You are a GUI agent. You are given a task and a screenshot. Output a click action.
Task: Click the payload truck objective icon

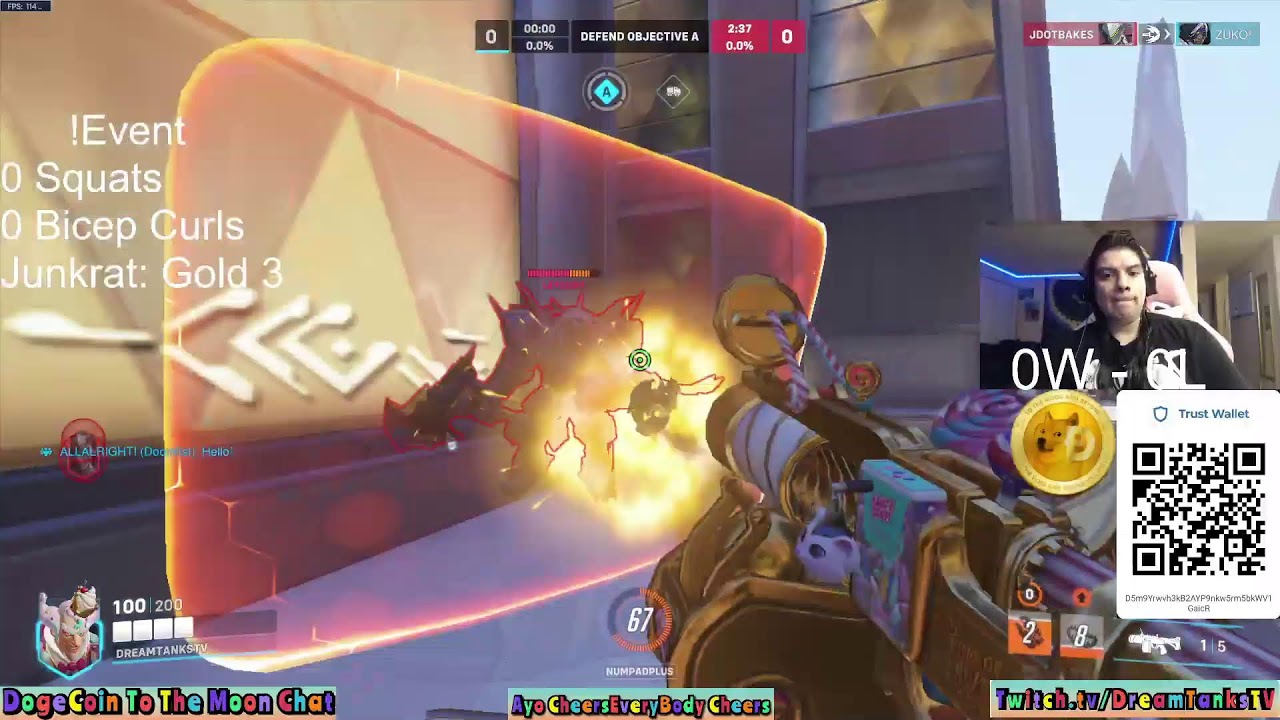point(674,92)
